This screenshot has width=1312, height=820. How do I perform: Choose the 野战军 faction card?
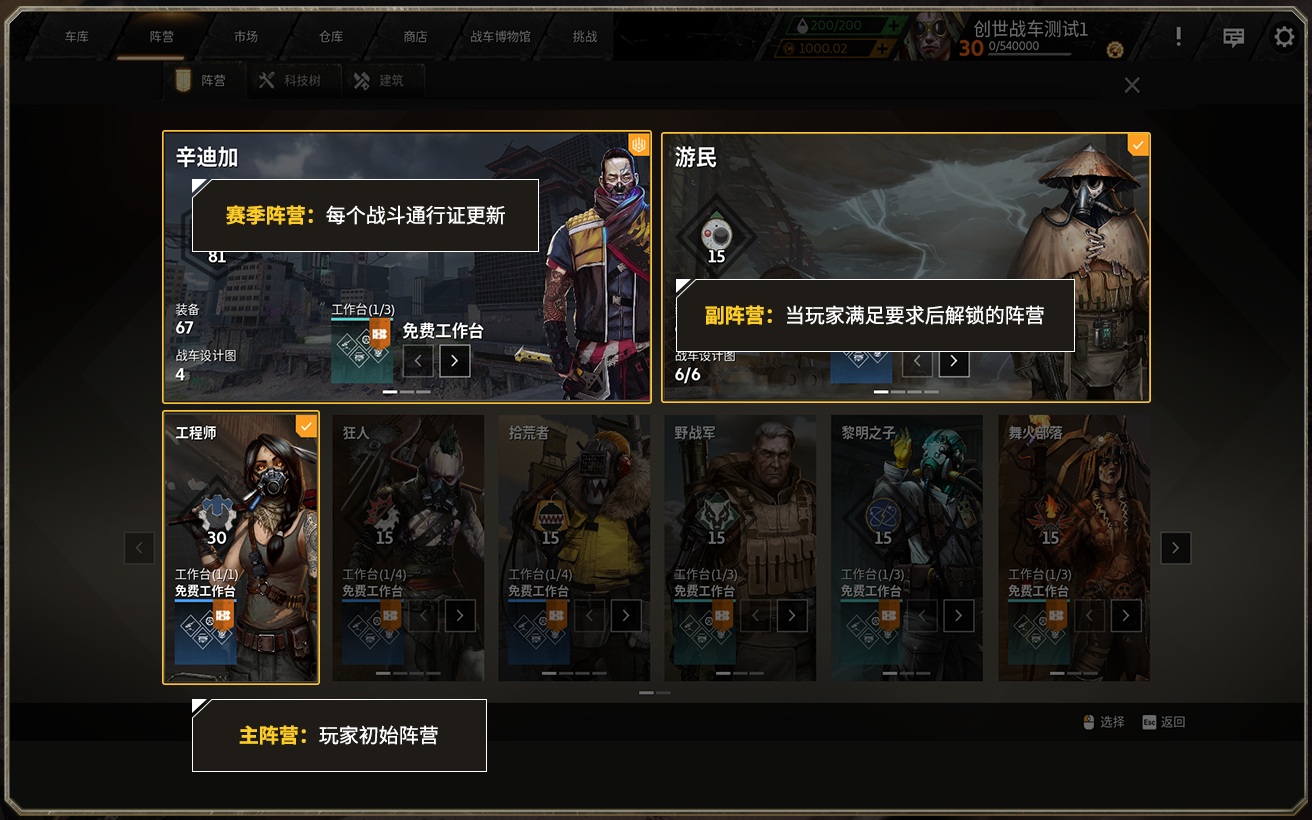tap(740, 500)
